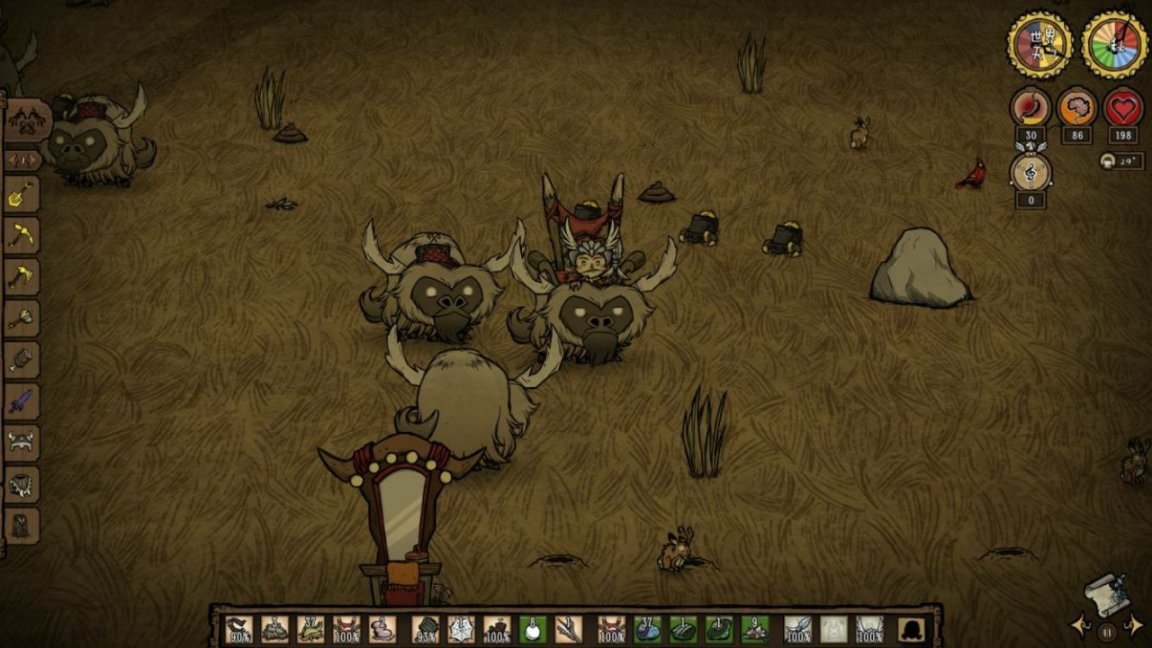Open the backpack slot in the inventory bar
The width and height of the screenshot is (1152, 648).
tap(912, 630)
